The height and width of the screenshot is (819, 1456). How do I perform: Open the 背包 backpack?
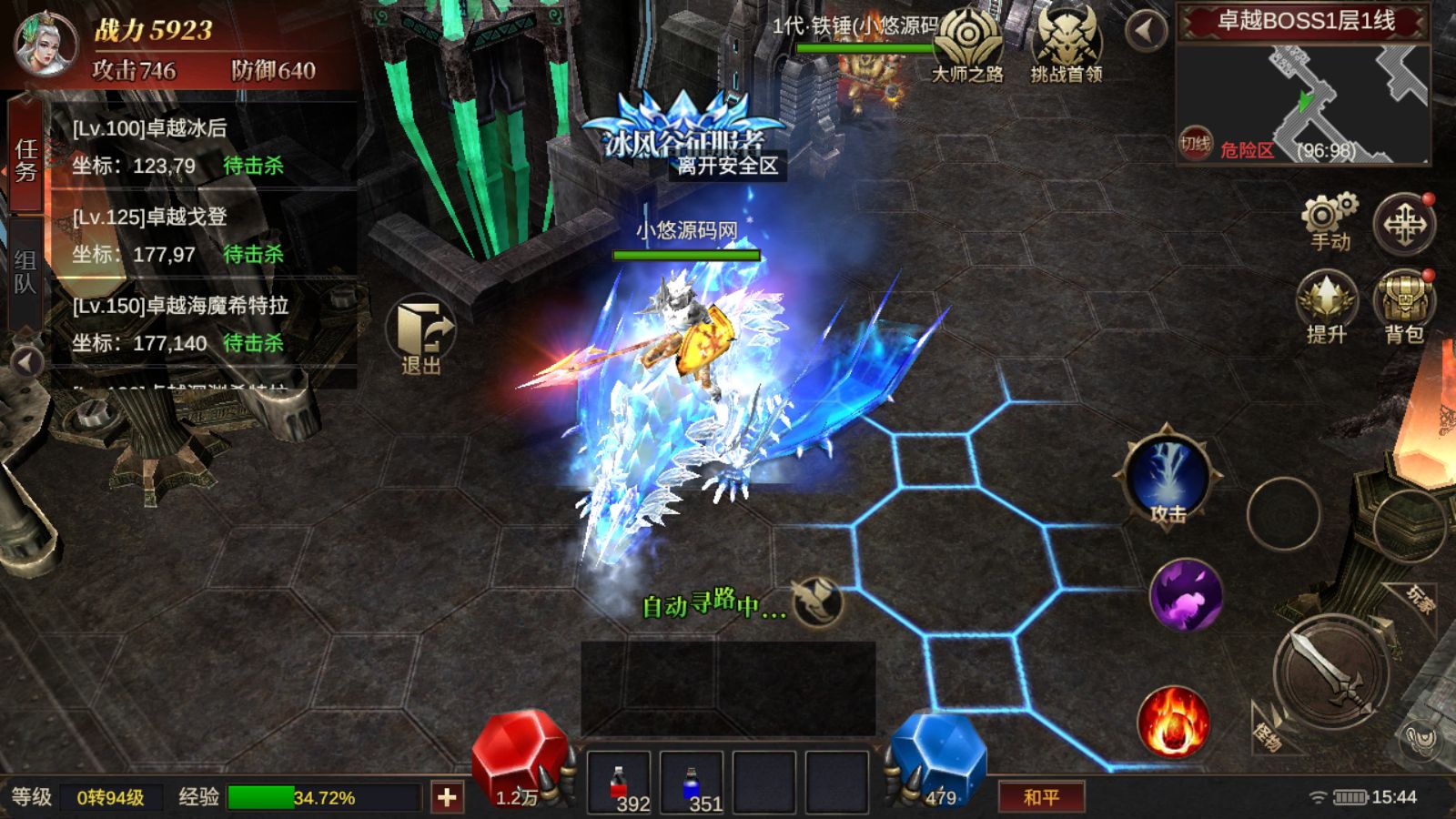pyautogui.click(x=1404, y=308)
